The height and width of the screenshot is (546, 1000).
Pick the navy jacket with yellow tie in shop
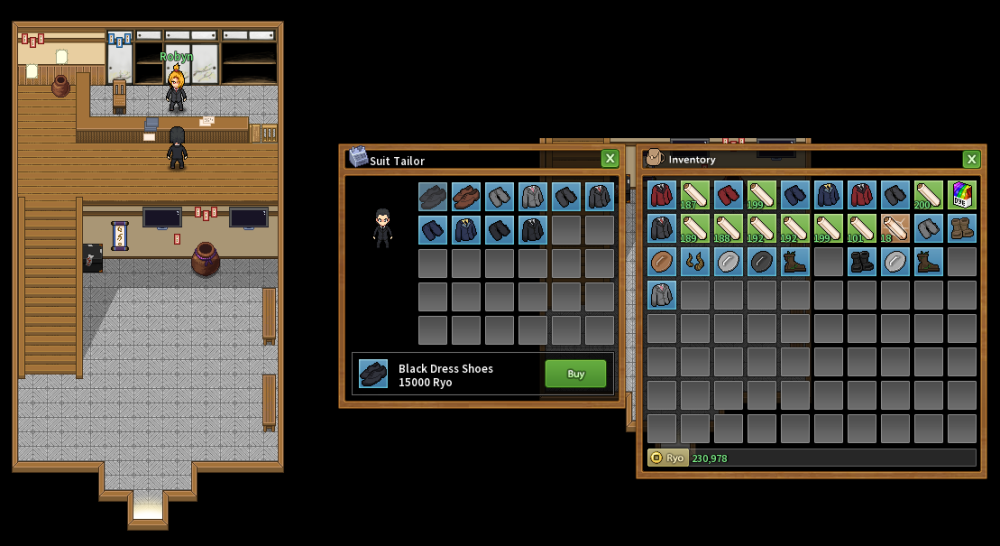(466, 230)
